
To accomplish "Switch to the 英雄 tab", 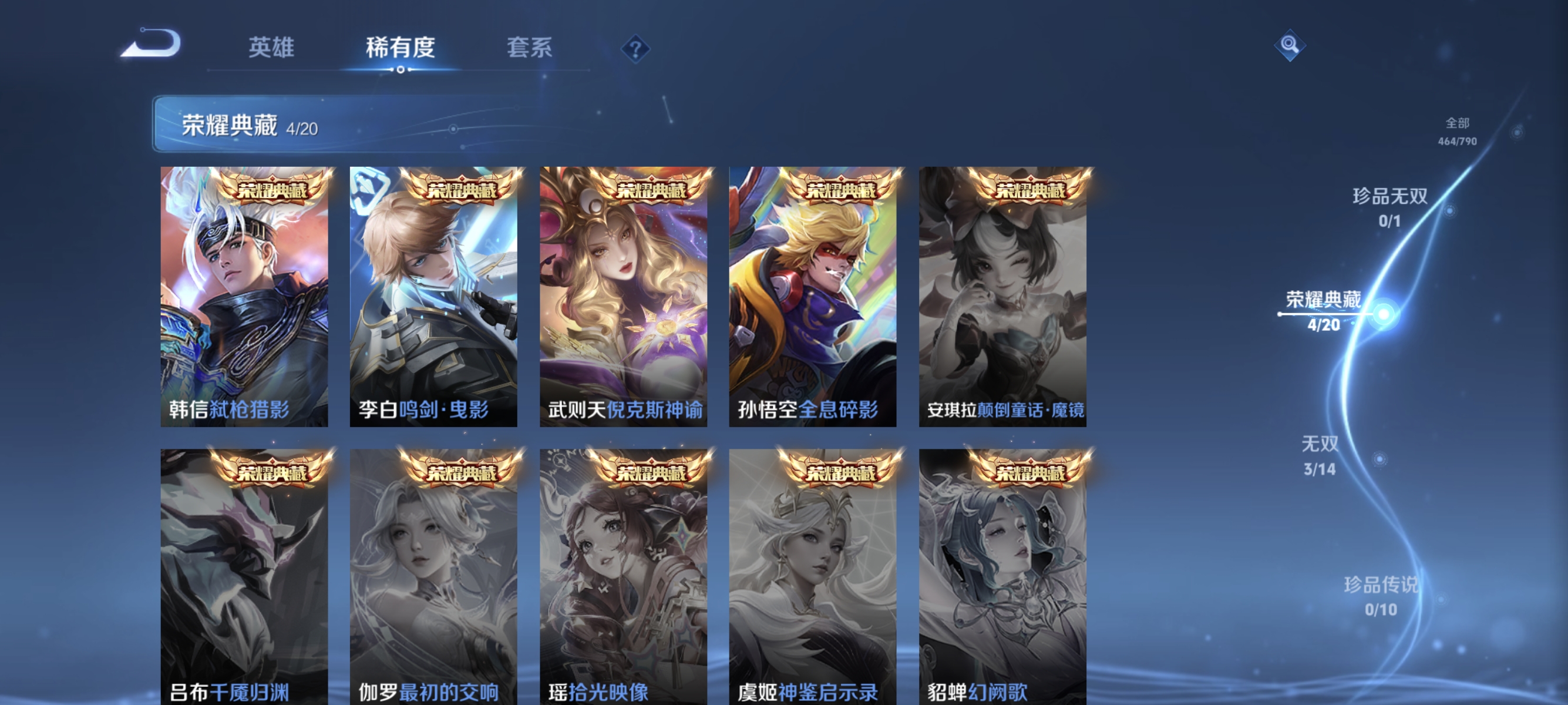I will [x=271, y=49].
